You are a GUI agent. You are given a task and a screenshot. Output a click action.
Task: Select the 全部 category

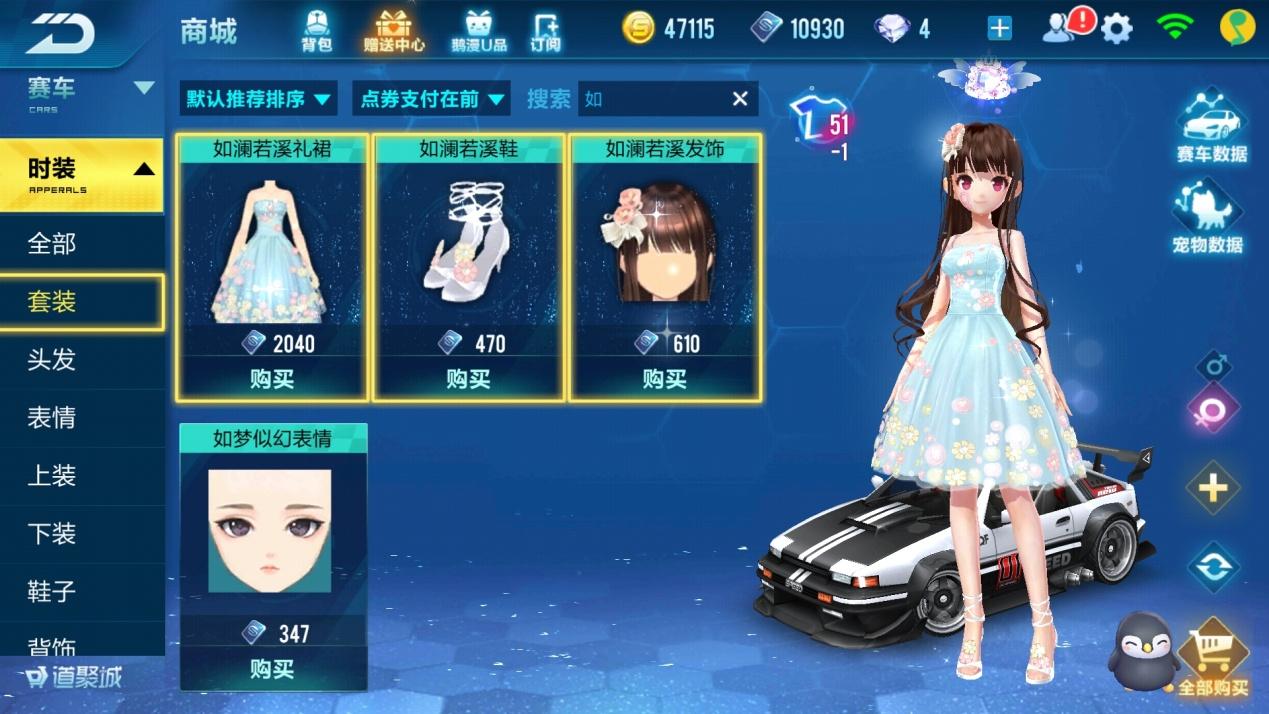point(52,243)
